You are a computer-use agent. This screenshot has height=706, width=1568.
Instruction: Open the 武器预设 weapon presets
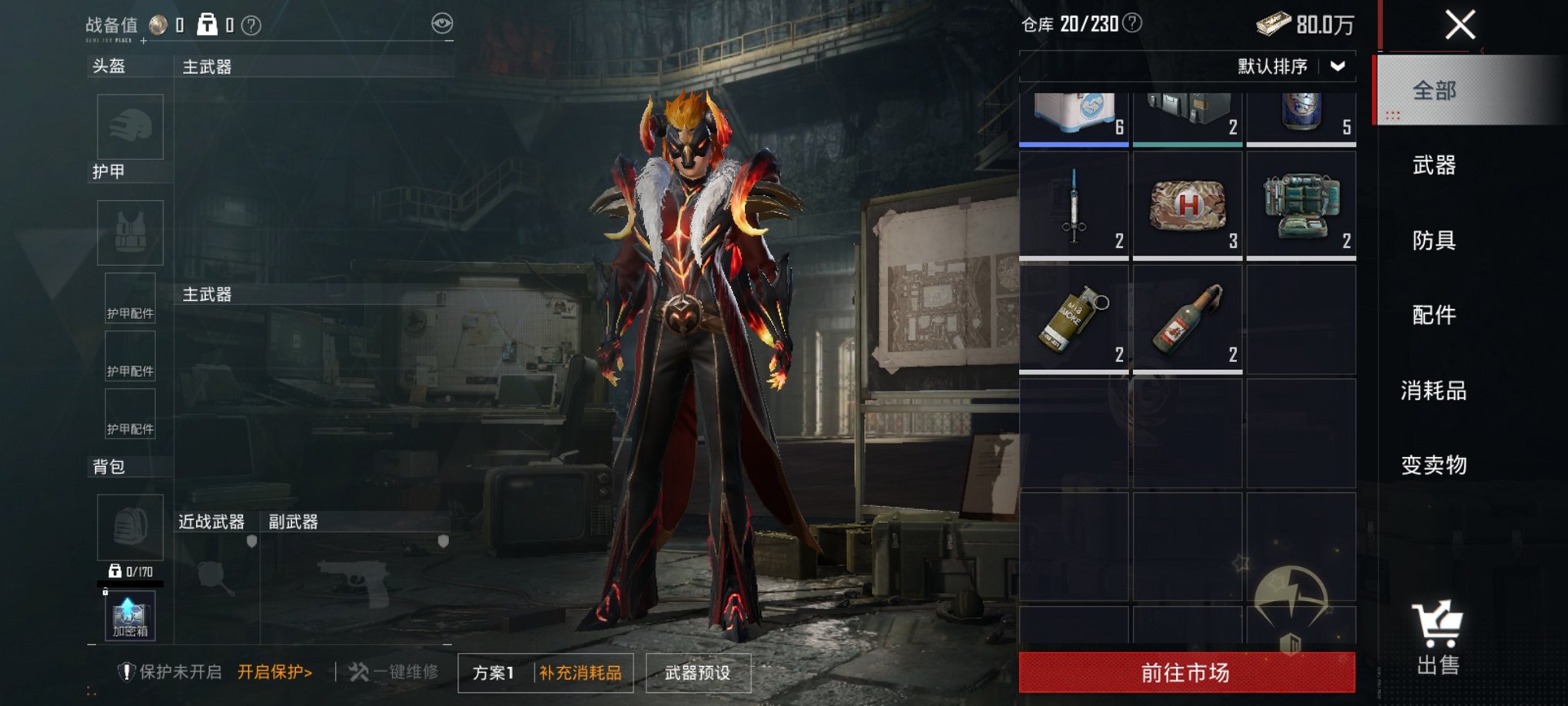click(x=697, y=673)
